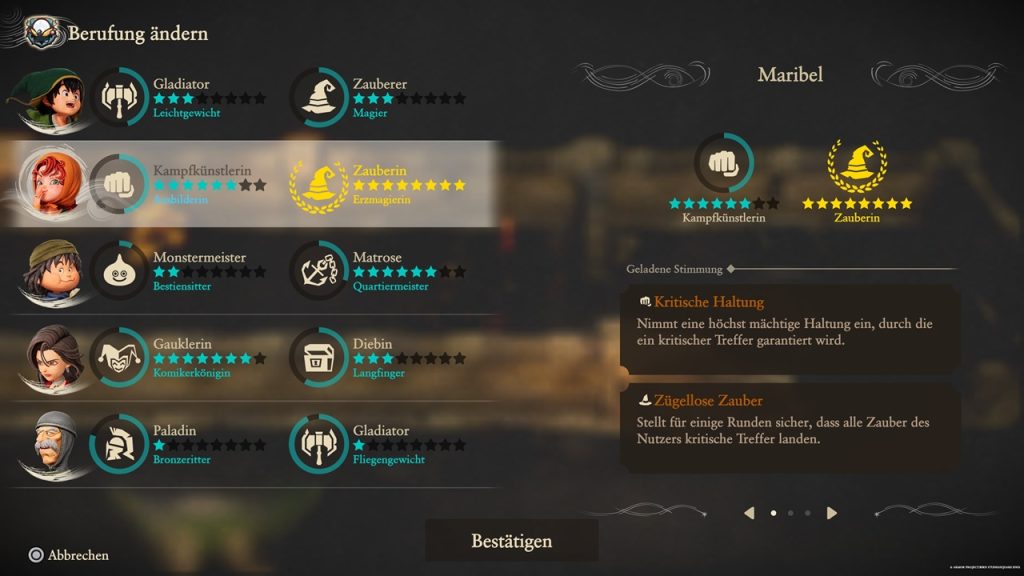Click the Kampfkünstlerin fist icon under Maribel
This screenshot has height=576, width=1024.
point(724,162)
